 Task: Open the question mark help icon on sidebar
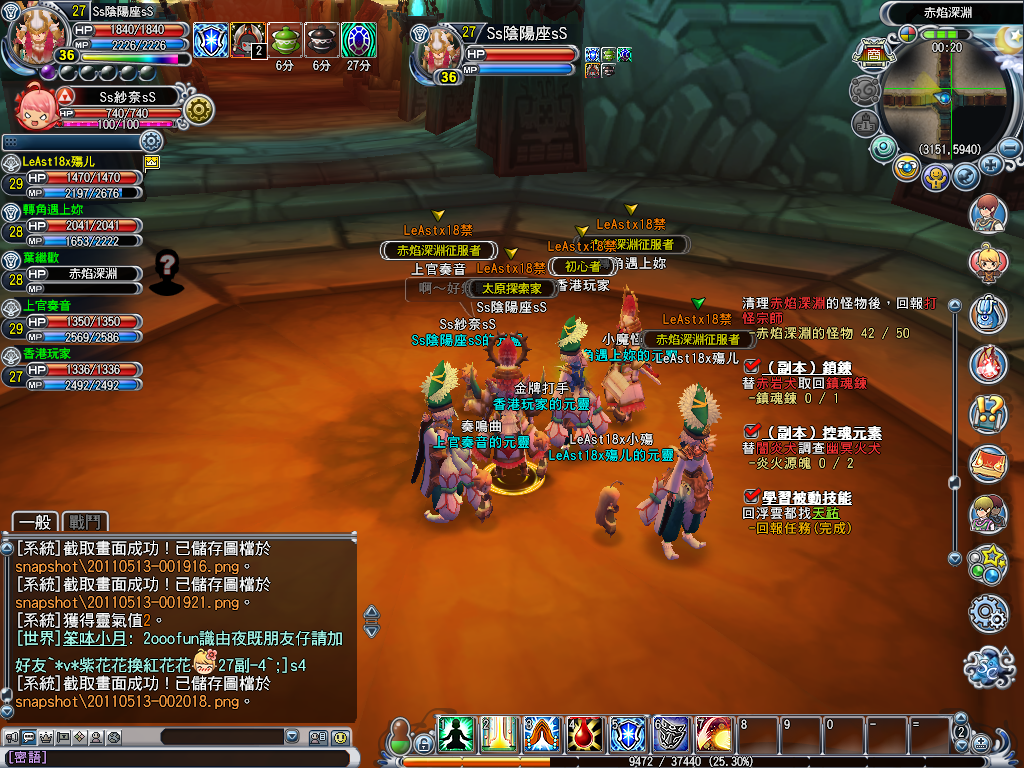(x=988, y=411)
